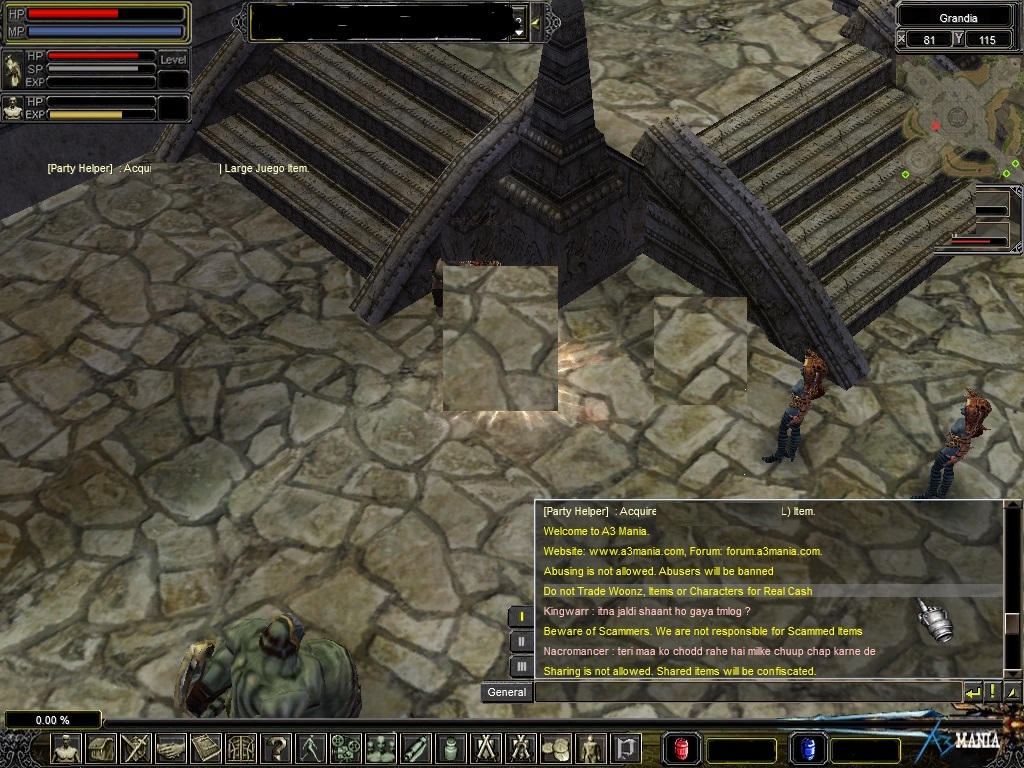Click the pet portrait bird icon

[14, 68]
